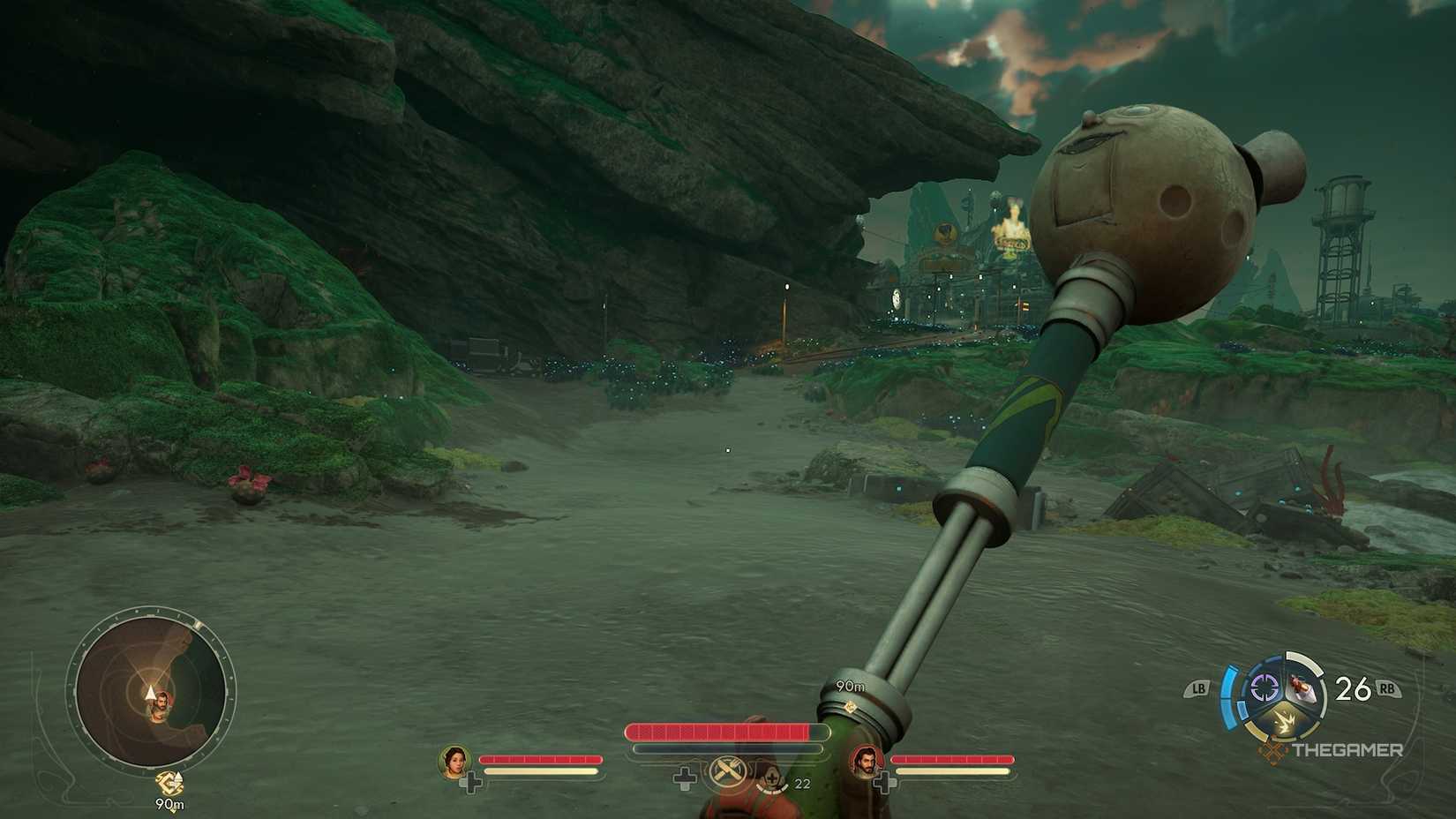
Task: Click the plus symbol beside the left companion's health bar
Action: tap(472, 780)
